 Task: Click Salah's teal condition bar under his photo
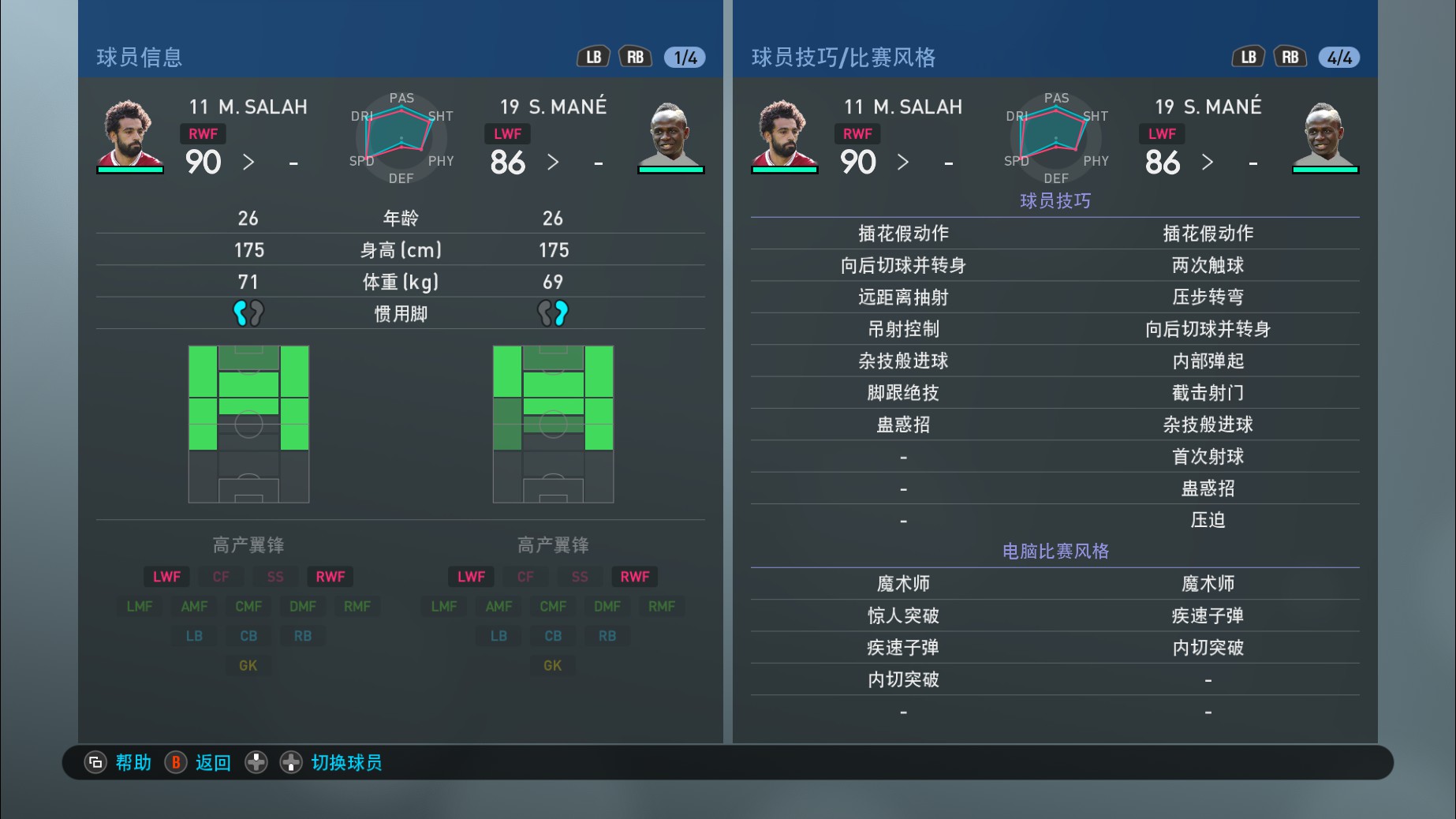pyautogui.click(x=130, y=170)
